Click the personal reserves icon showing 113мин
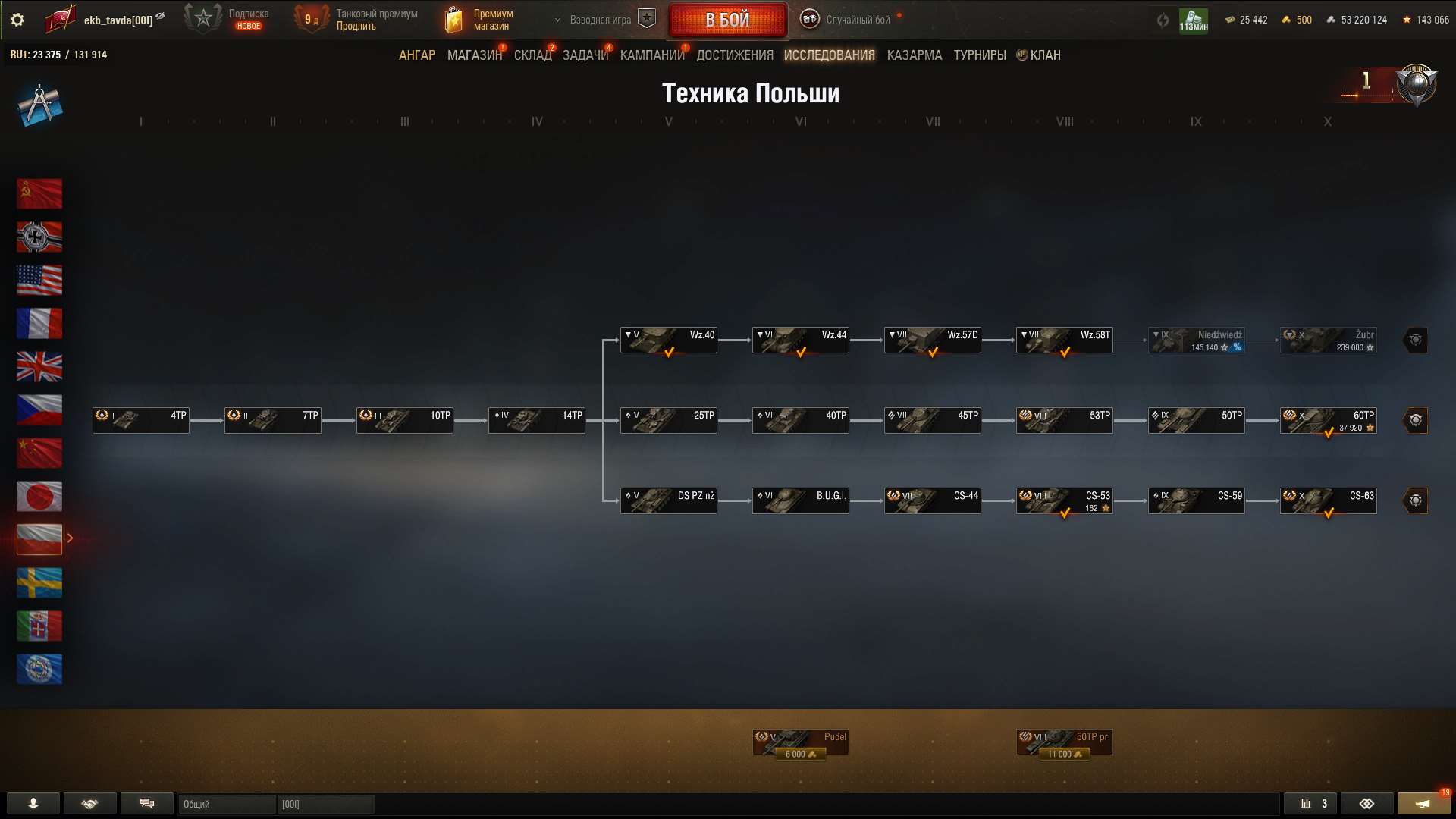 1194,19
